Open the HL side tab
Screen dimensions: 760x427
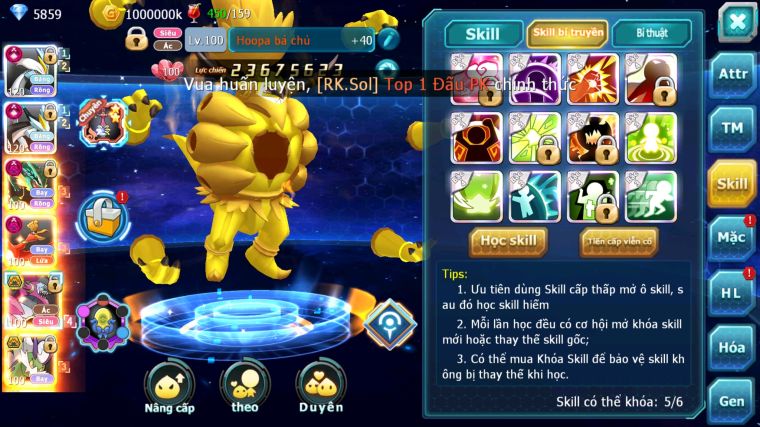tap(732, 293)
